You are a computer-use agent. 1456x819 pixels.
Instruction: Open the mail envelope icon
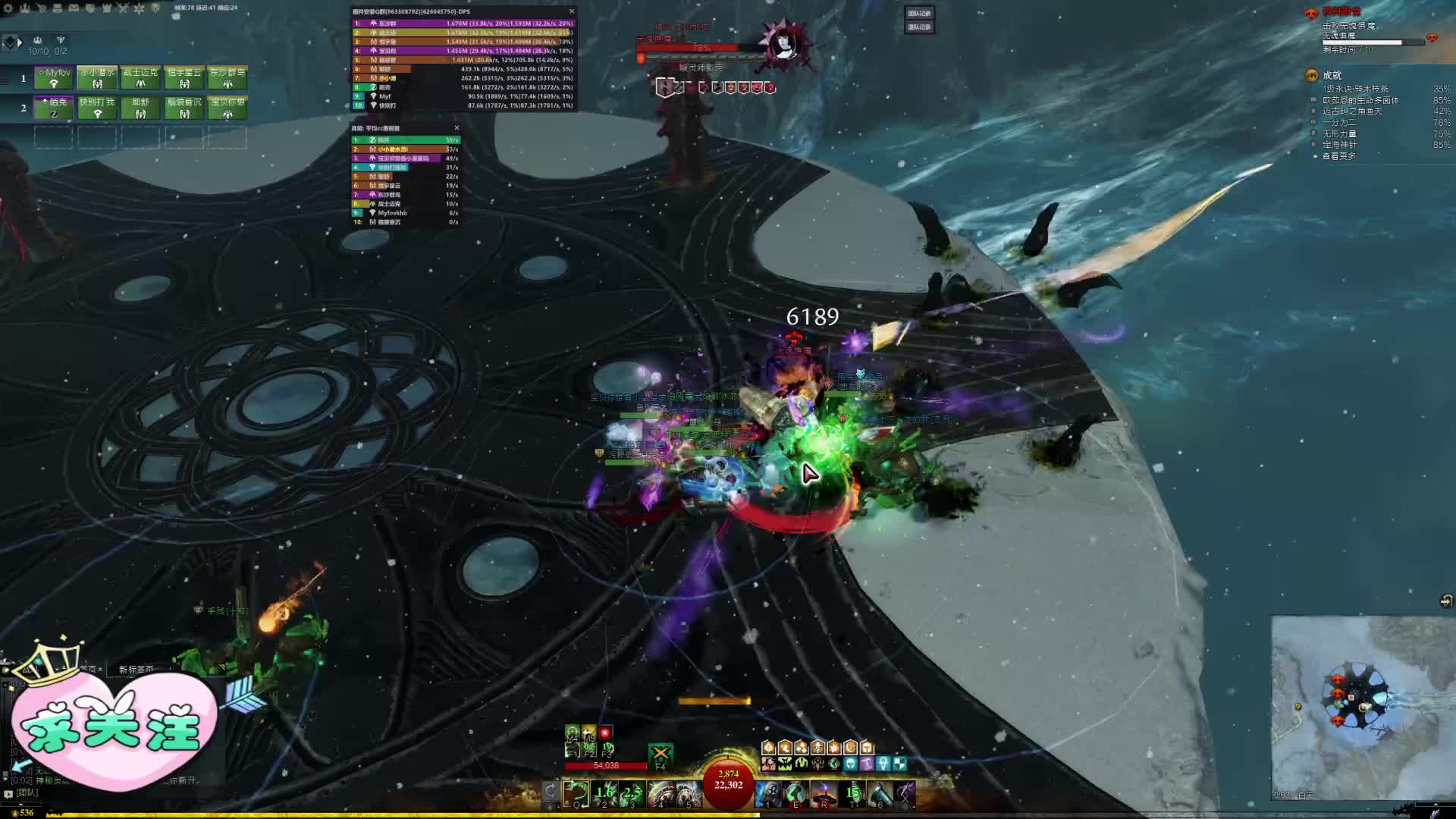(x=74, y=8)
